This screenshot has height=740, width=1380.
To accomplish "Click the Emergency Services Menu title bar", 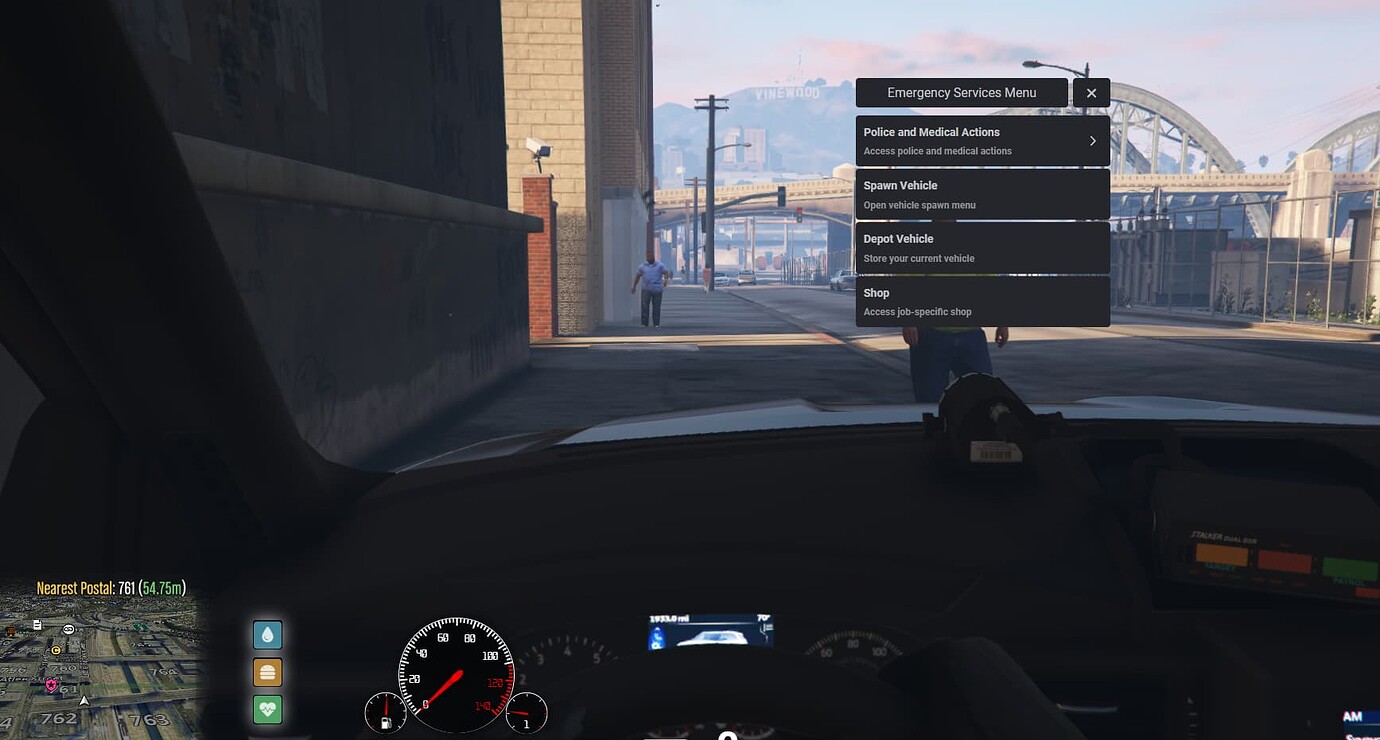I will (x=961, y=92).
